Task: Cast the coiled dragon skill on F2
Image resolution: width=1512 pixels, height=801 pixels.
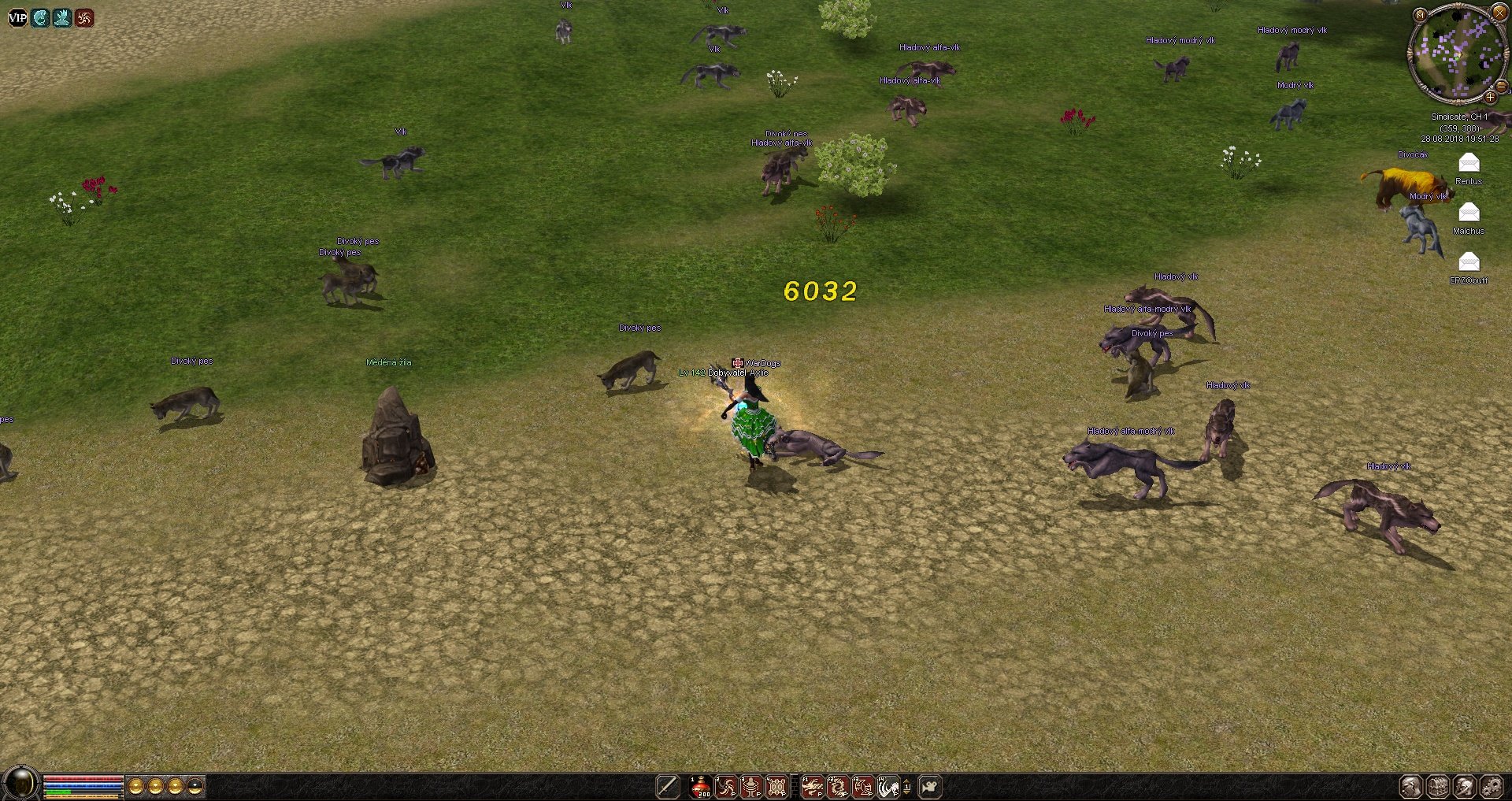Action: pos(837,786)
